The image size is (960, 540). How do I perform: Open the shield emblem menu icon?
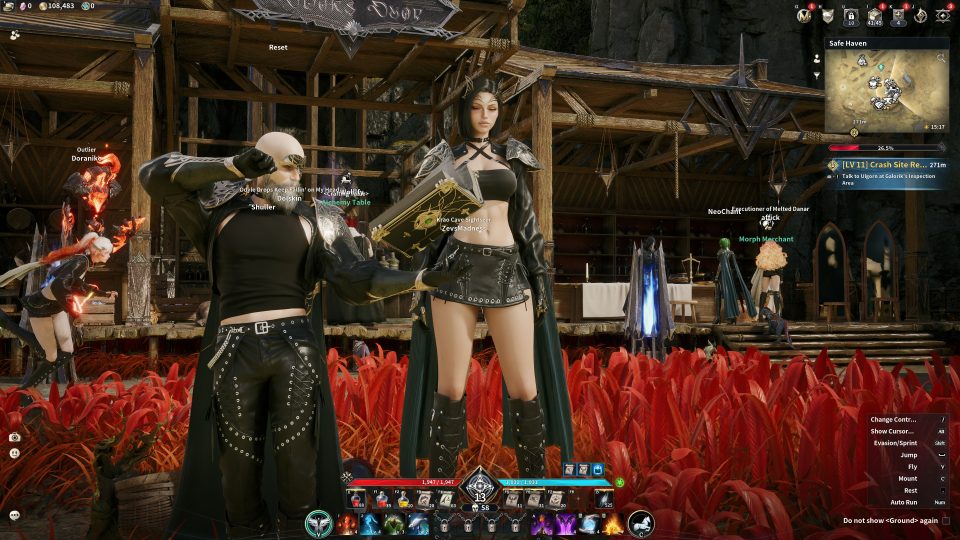(x=827, y=15)
